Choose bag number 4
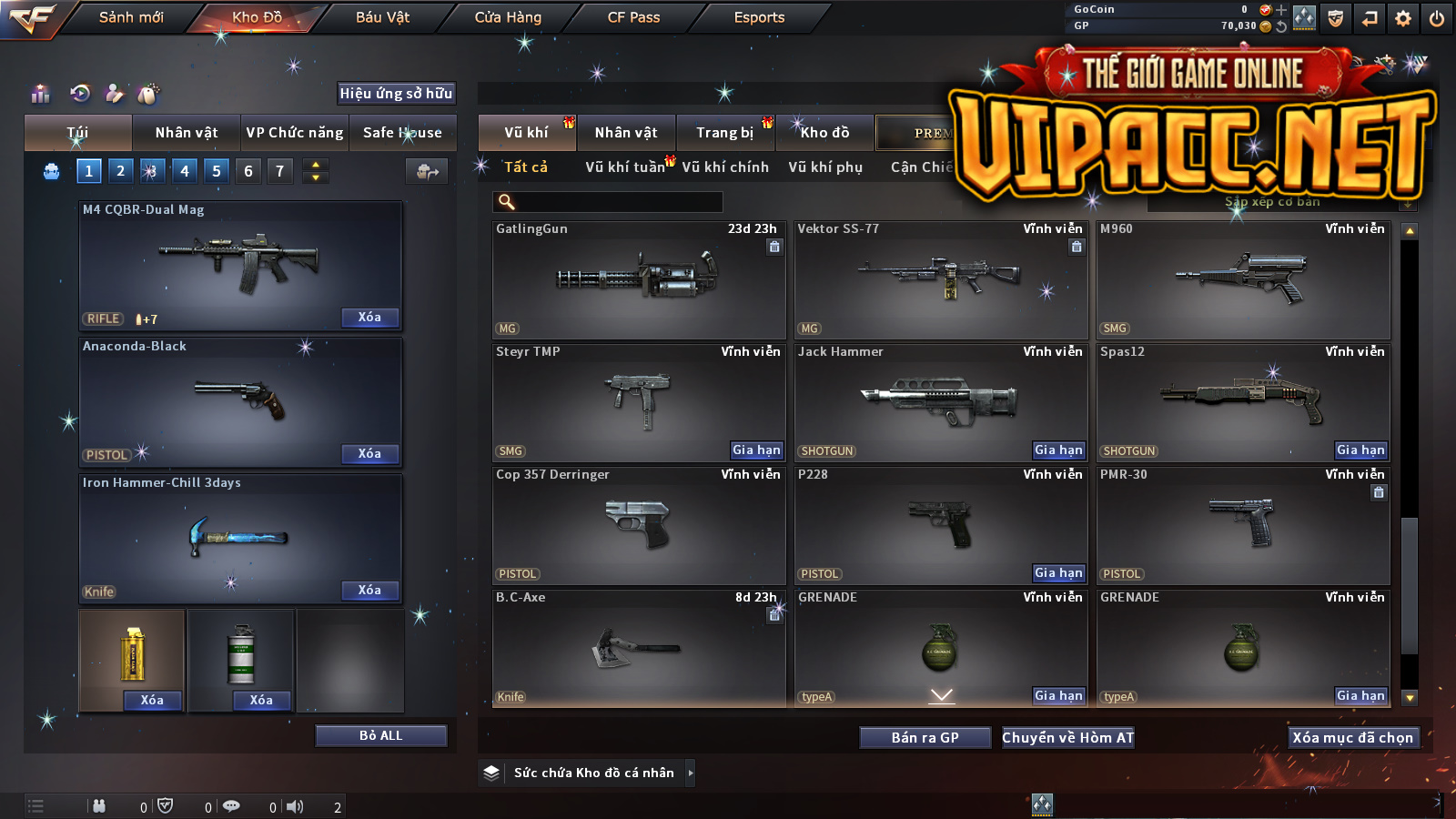The height and width of the screenshot is (819, 1456). 185,171
